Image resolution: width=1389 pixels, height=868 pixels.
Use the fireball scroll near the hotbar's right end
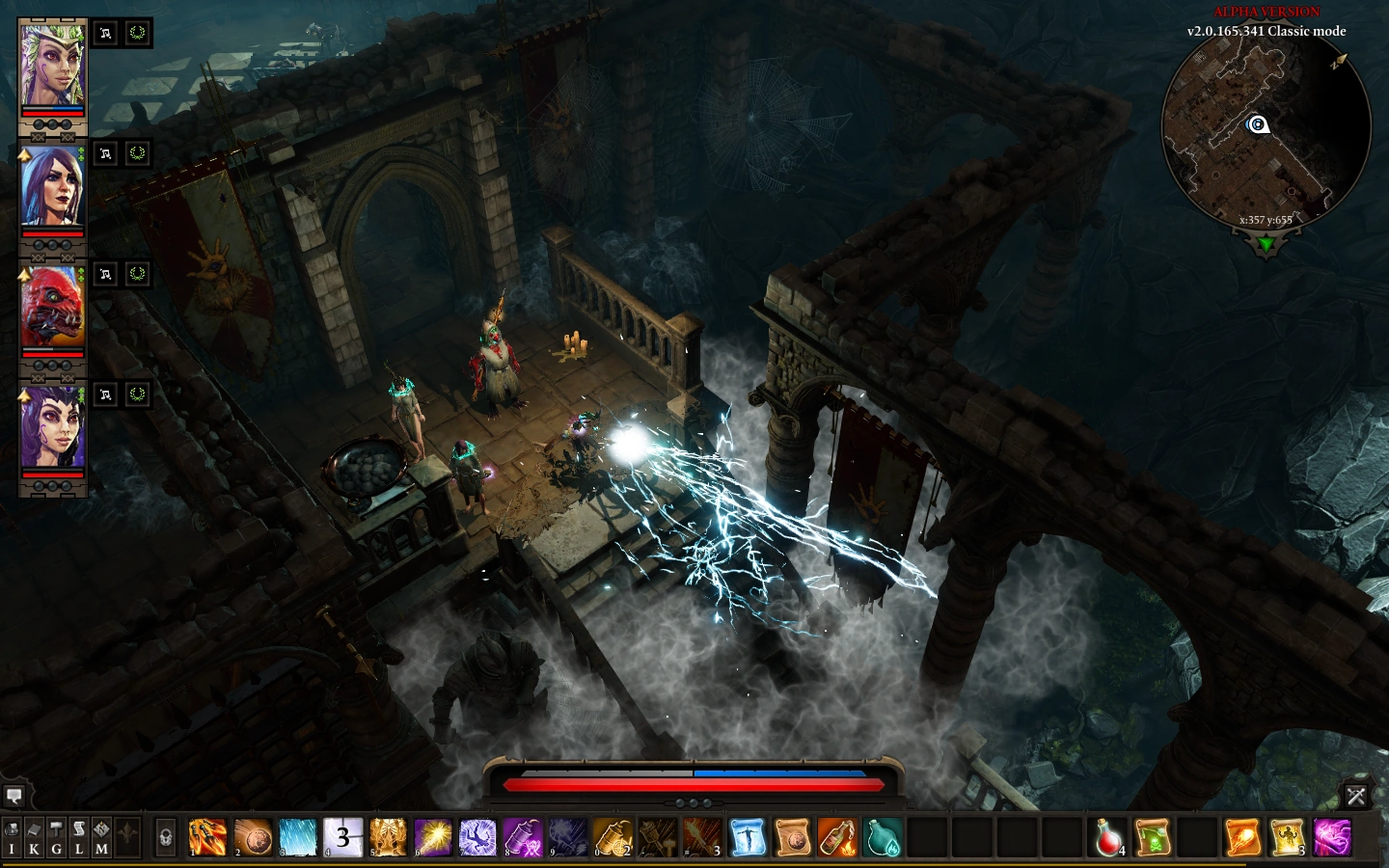[1242, 838]
